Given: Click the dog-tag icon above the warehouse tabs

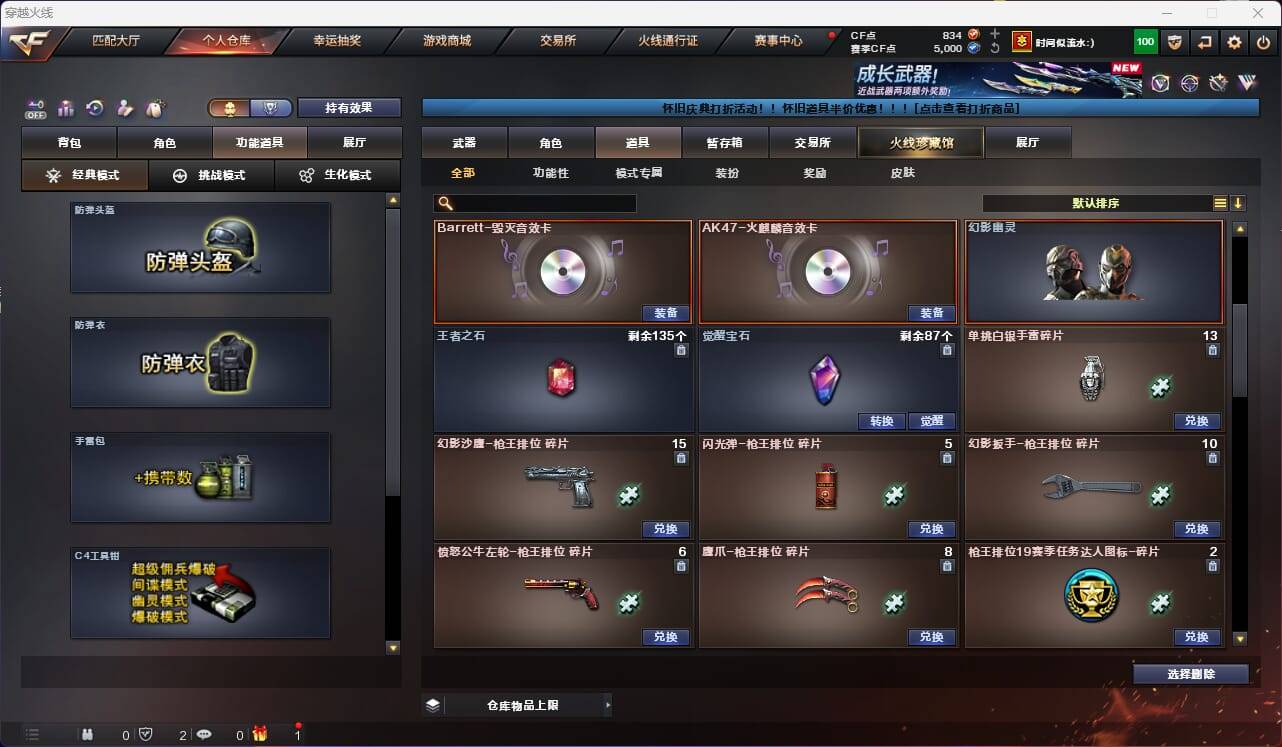Looking at the screenshot, I should (155, 108).
